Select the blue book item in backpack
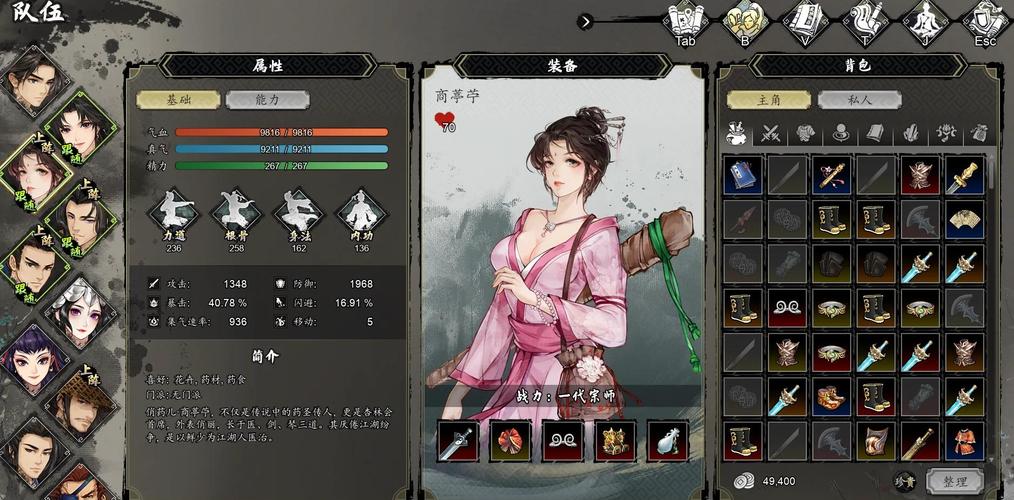Image resolution: width=1014 pixels, height=500 pixels. coord(743,175)
